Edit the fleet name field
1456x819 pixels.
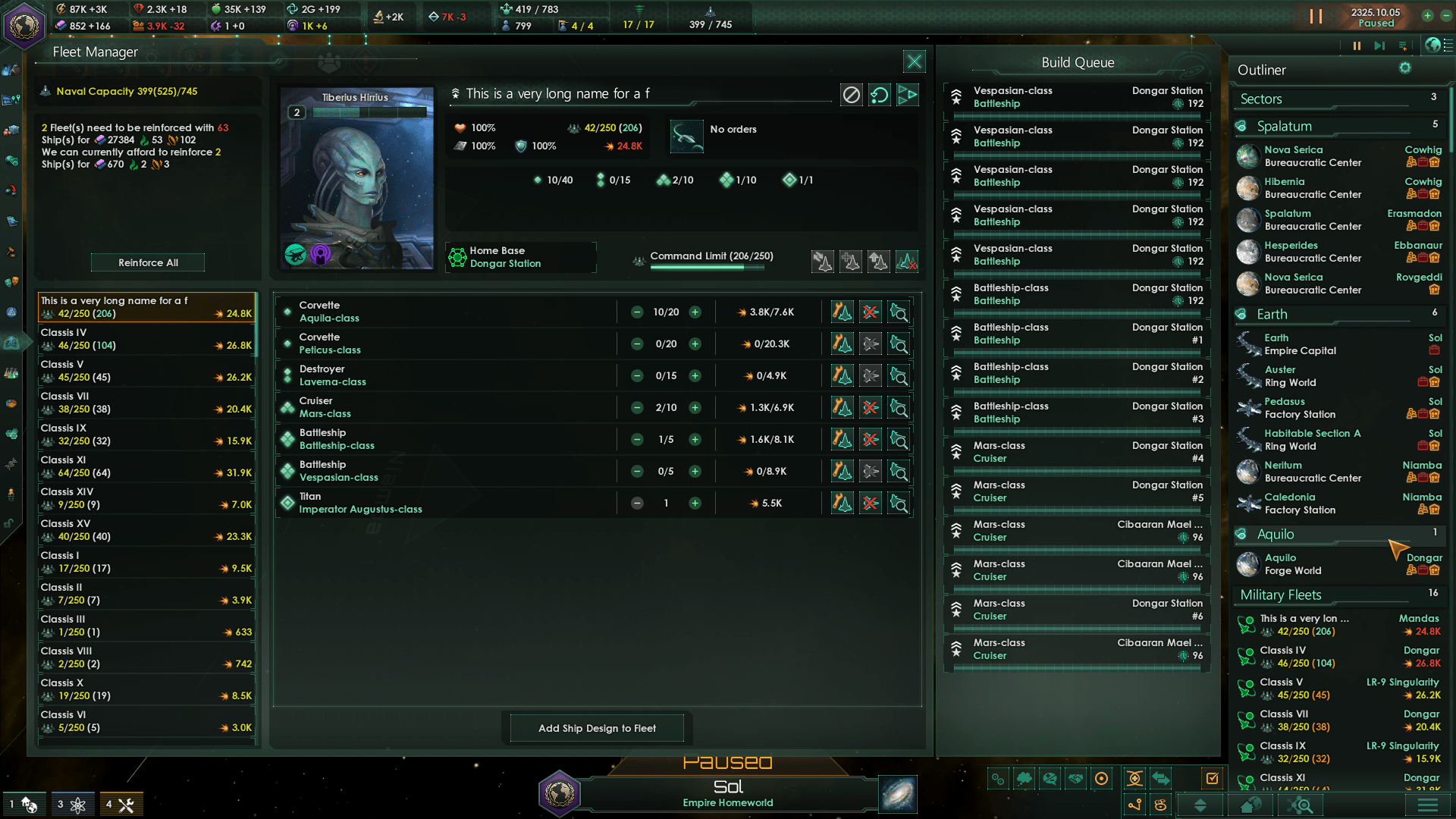645,94
